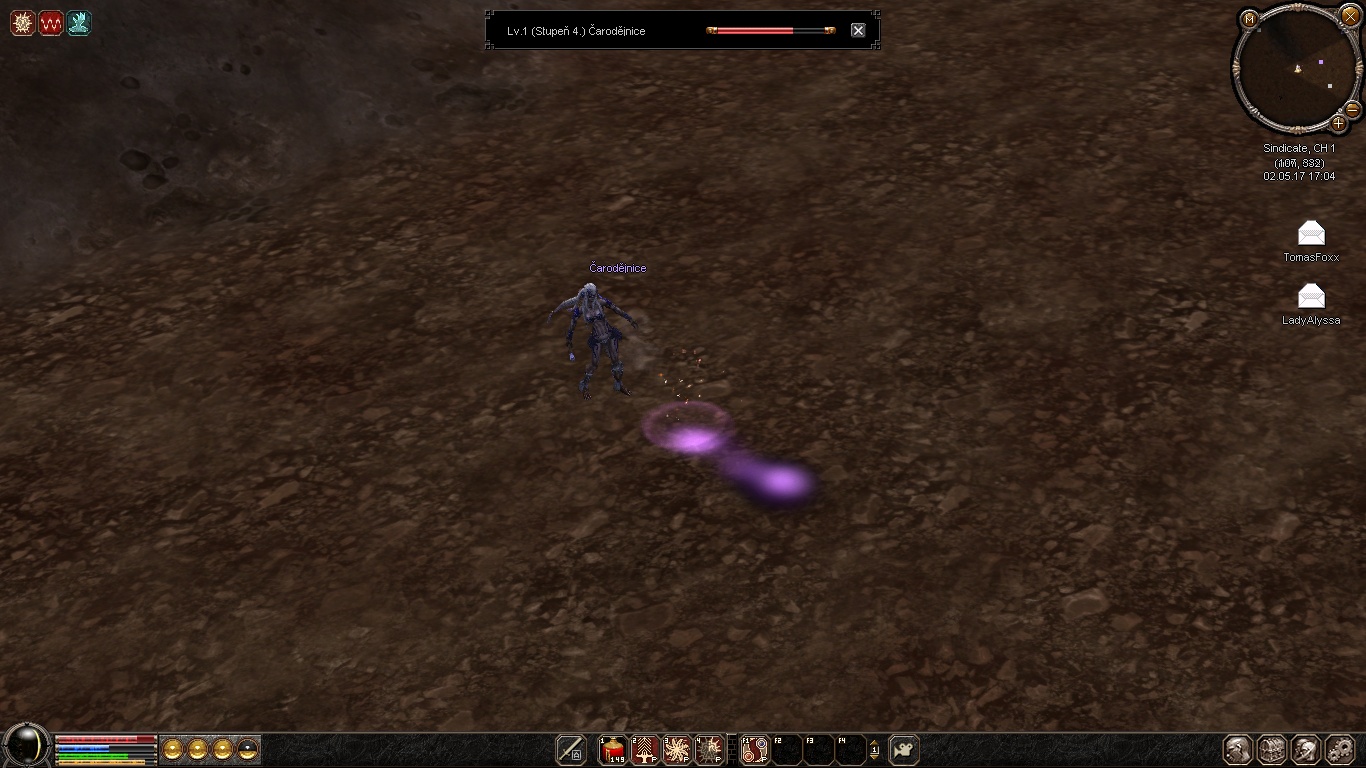The width and height of the screenshot is (1366, 768).
Task: Activate the arrow-tree skill in slot 2
Action: [x=645, y=749]
